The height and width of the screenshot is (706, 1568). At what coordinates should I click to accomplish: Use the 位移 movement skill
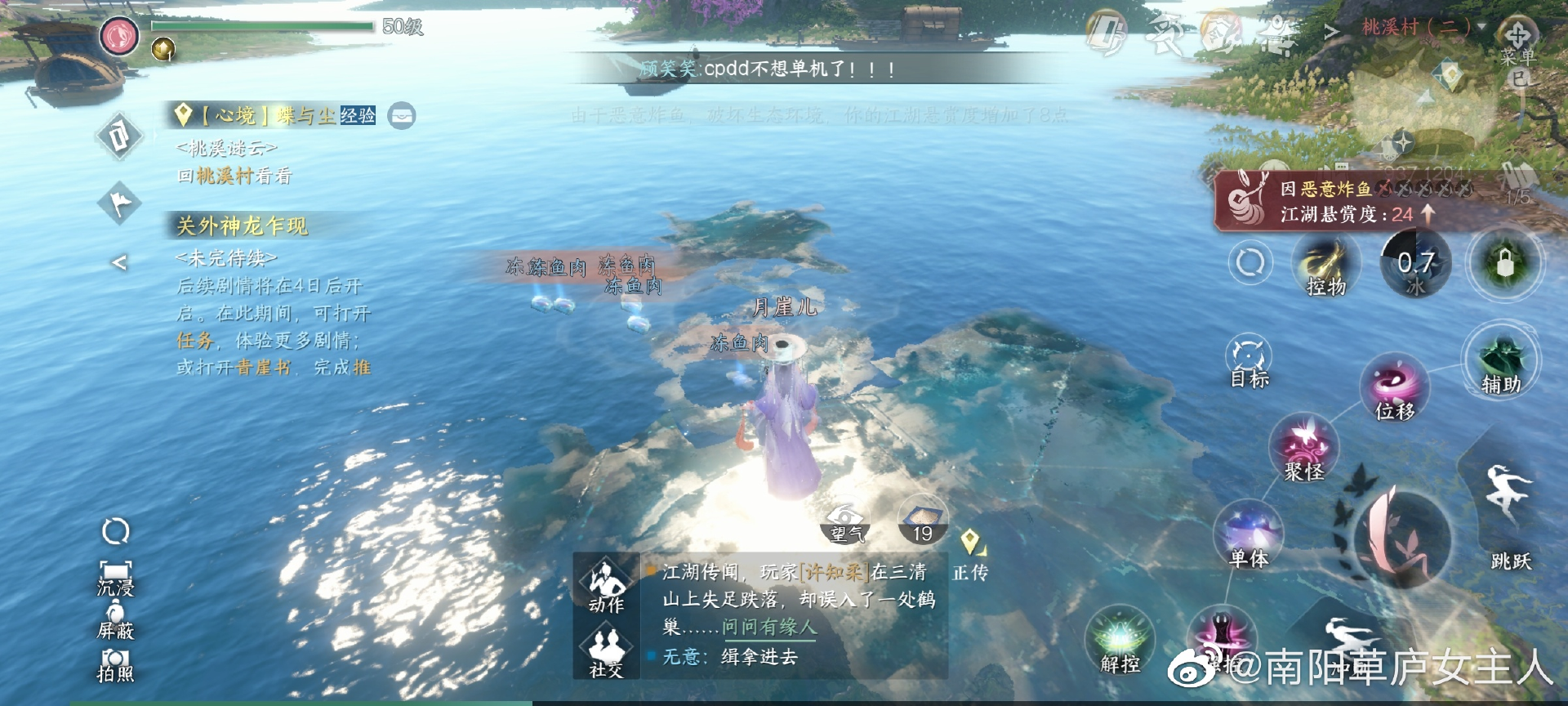(x=1393, y=387)
